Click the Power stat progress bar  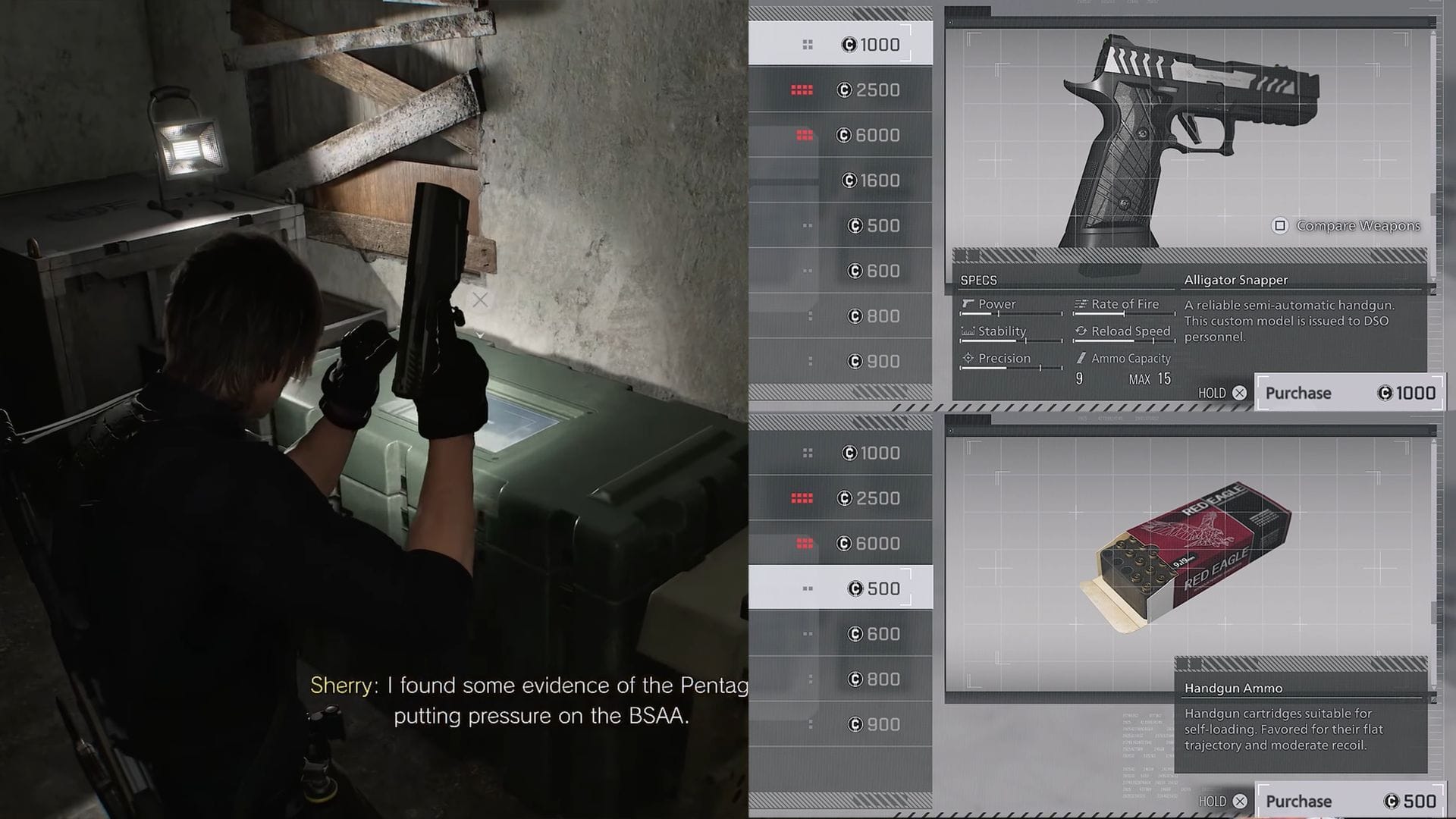coord(1009,314)
